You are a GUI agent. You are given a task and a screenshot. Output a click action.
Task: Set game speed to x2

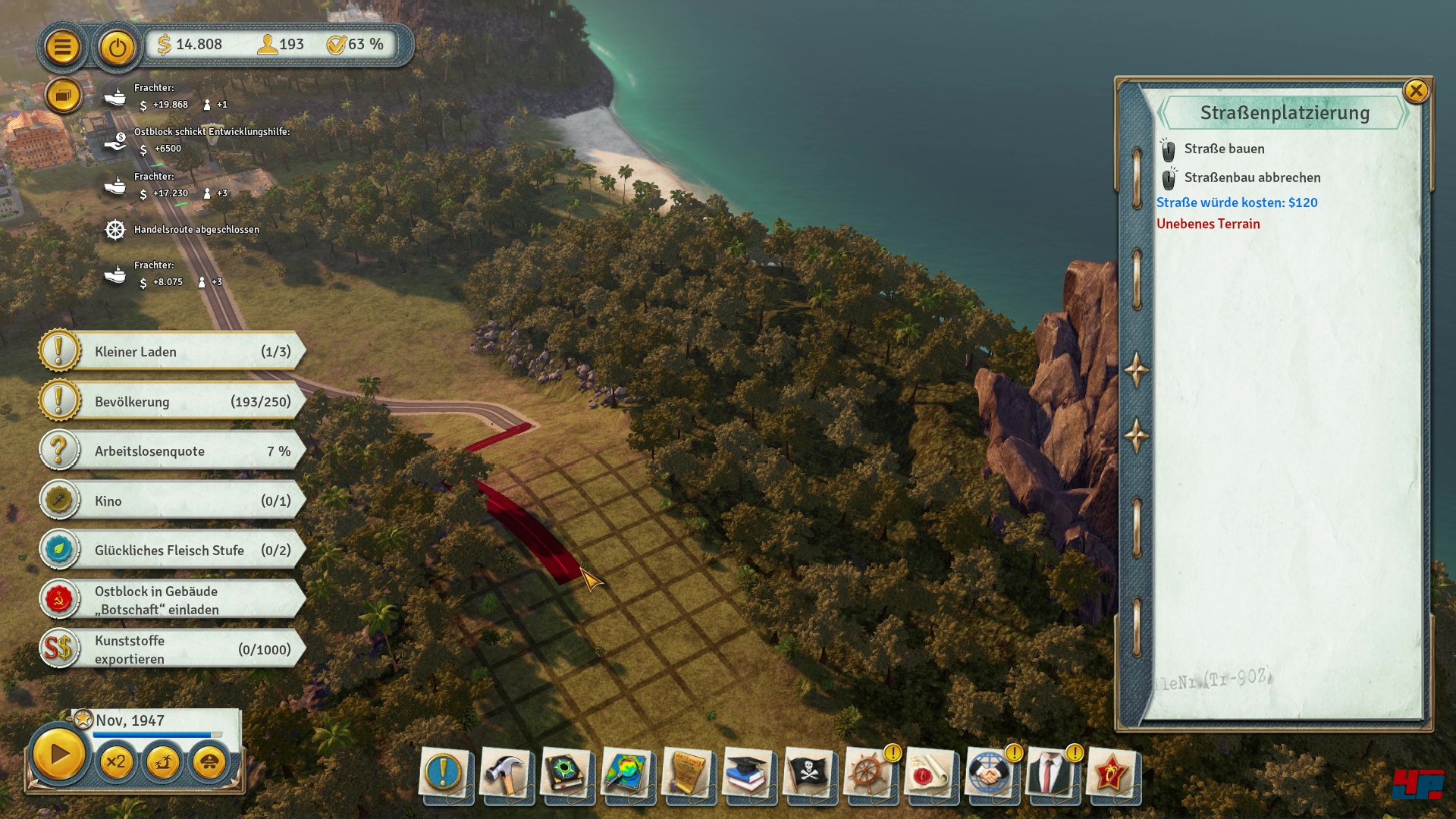116,761
